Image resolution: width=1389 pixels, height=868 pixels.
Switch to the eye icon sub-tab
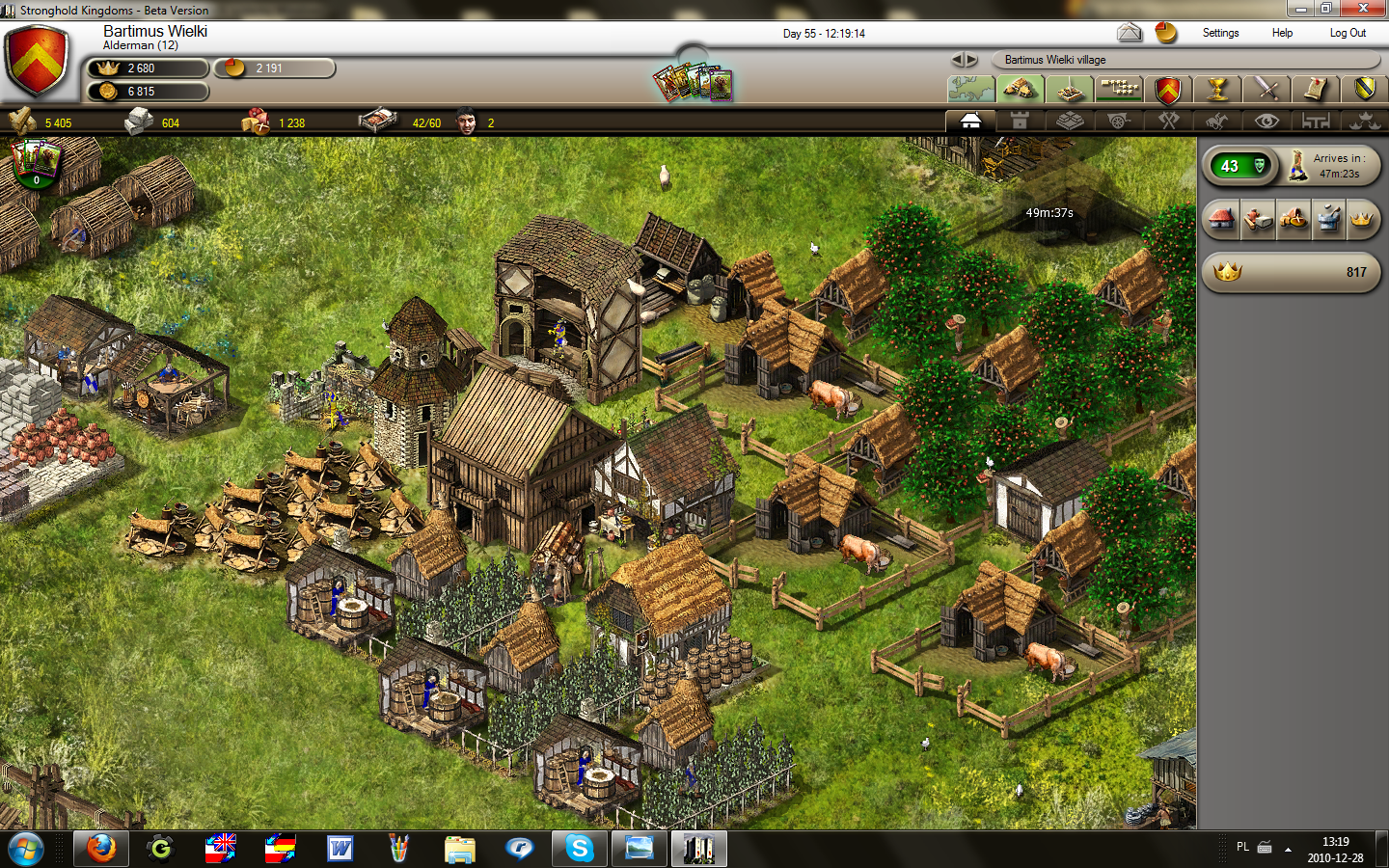(x=1266, y=121)
